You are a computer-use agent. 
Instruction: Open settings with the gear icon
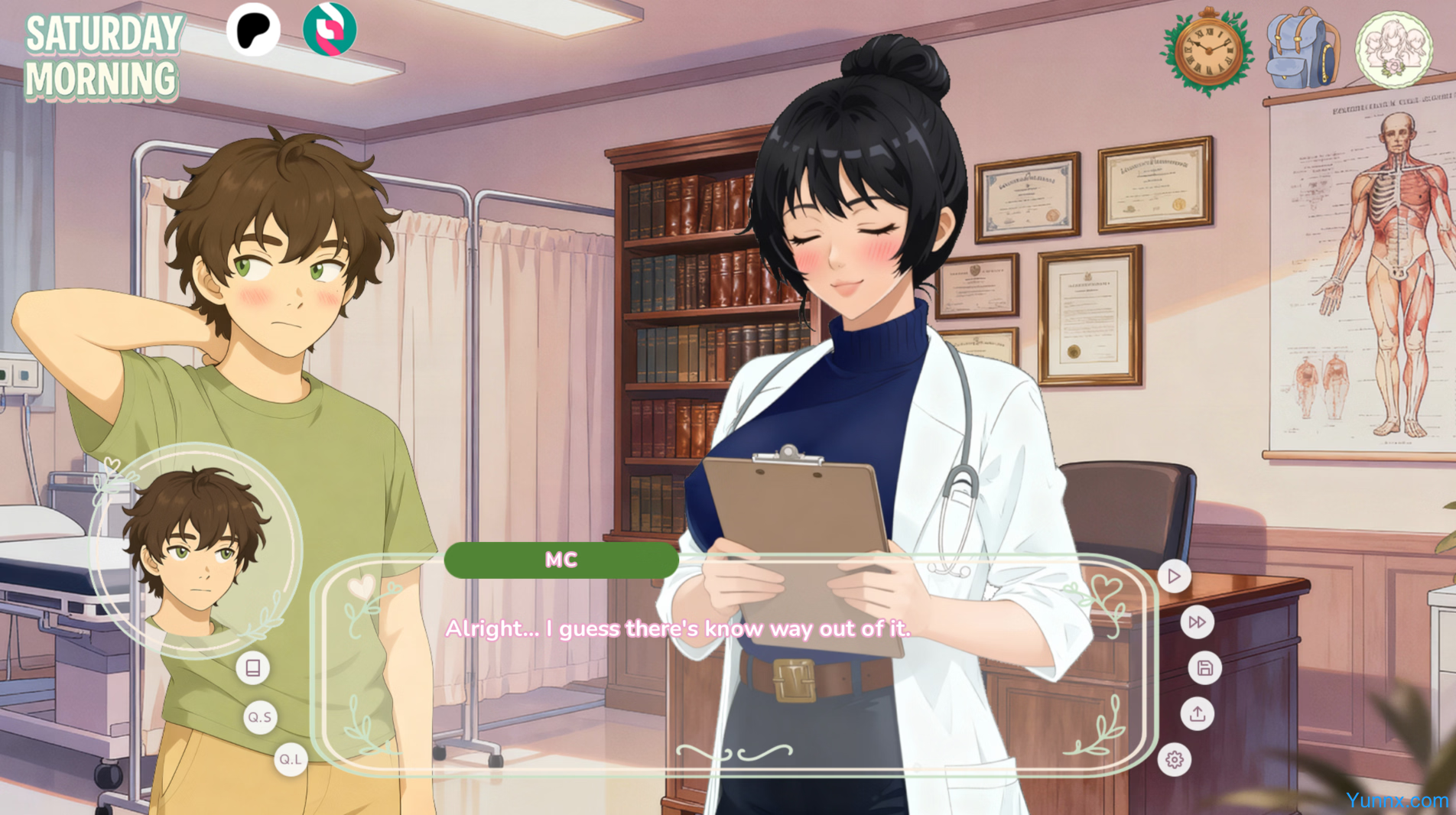1174,760
